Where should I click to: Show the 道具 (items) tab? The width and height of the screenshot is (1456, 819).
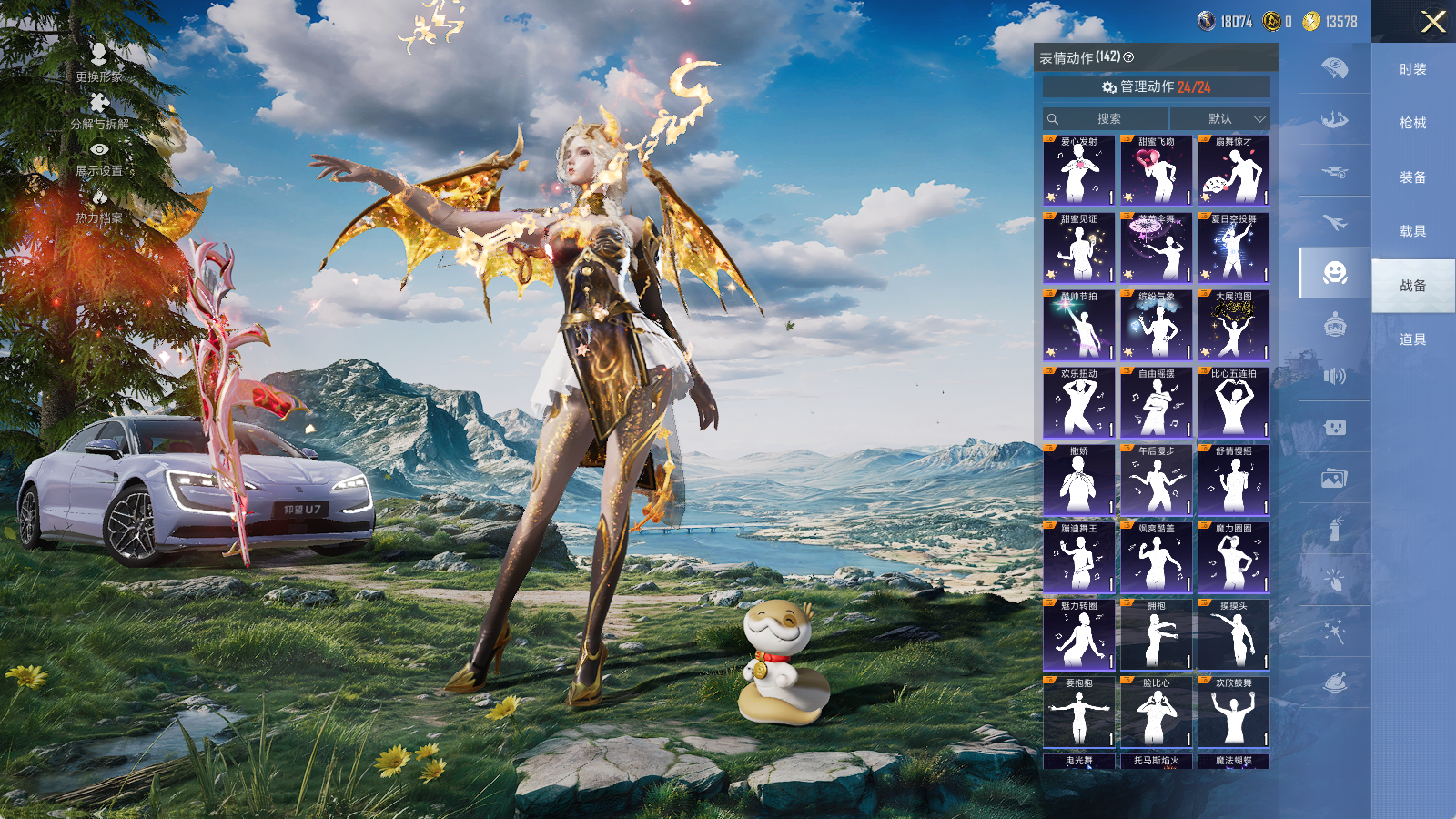pyautogui.click(x=1412, y=339)
